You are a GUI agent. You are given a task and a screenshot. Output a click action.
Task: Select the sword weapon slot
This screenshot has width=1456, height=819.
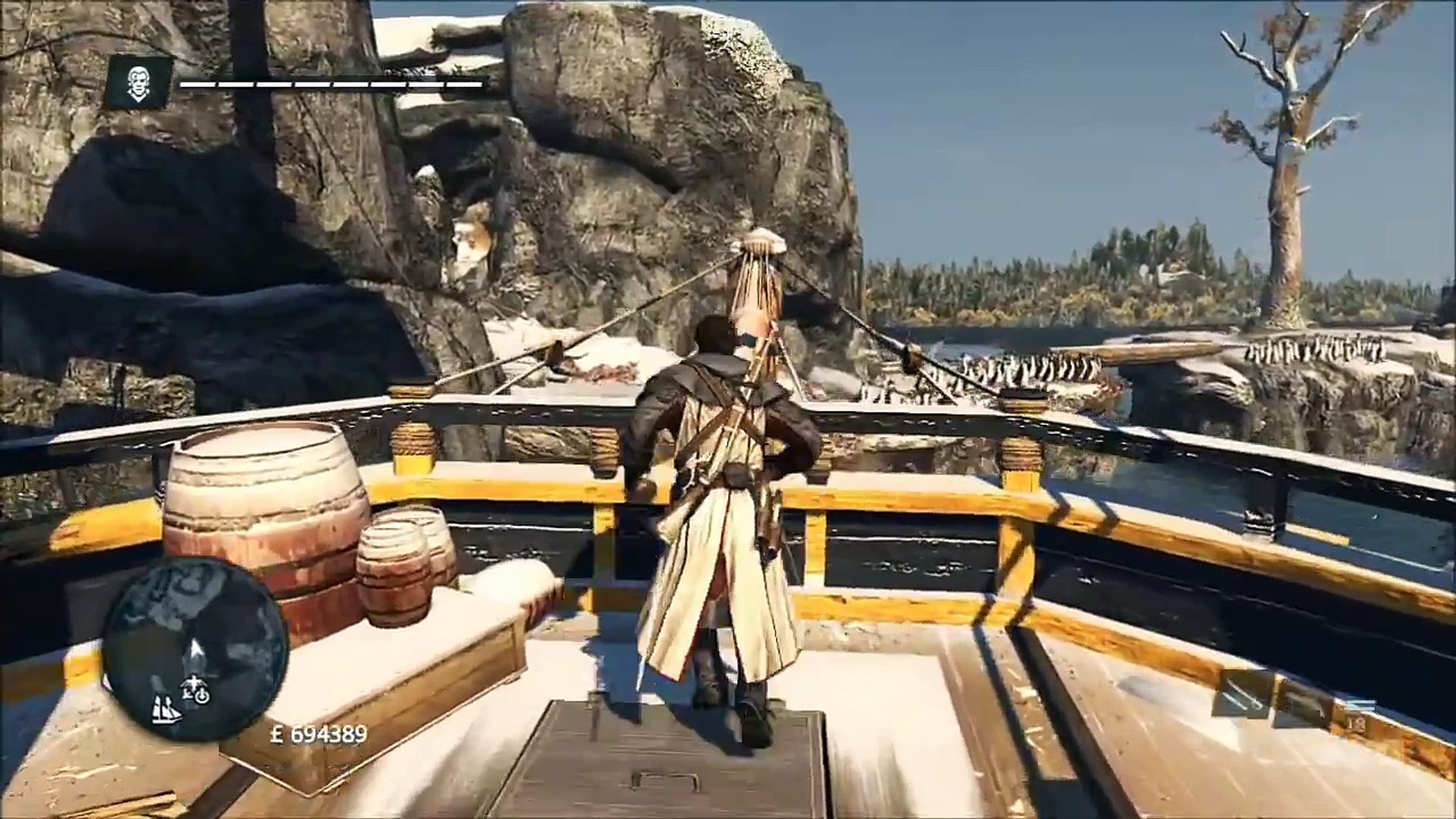click(x=1240, y=695)
